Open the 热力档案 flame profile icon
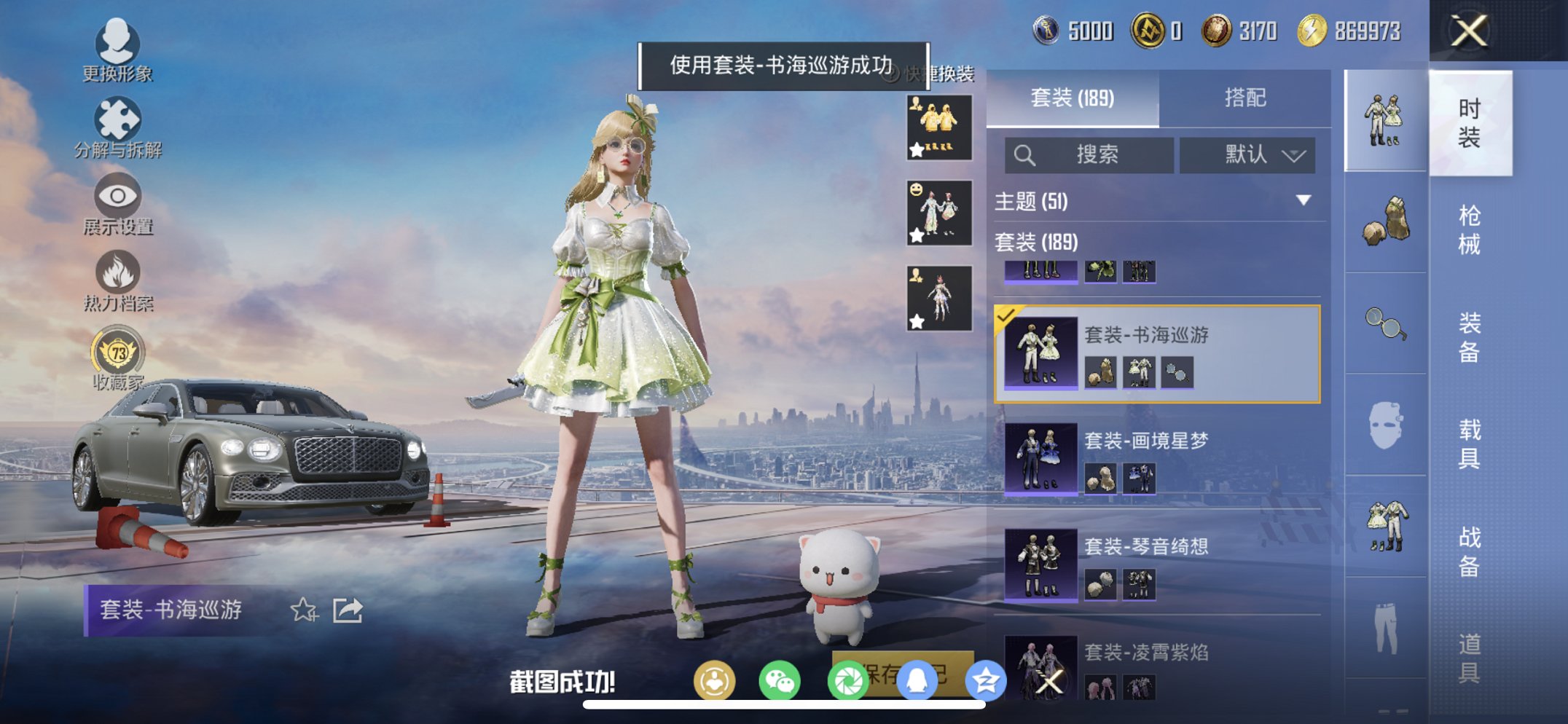1568x724 pixels. [x=119, y=272]
